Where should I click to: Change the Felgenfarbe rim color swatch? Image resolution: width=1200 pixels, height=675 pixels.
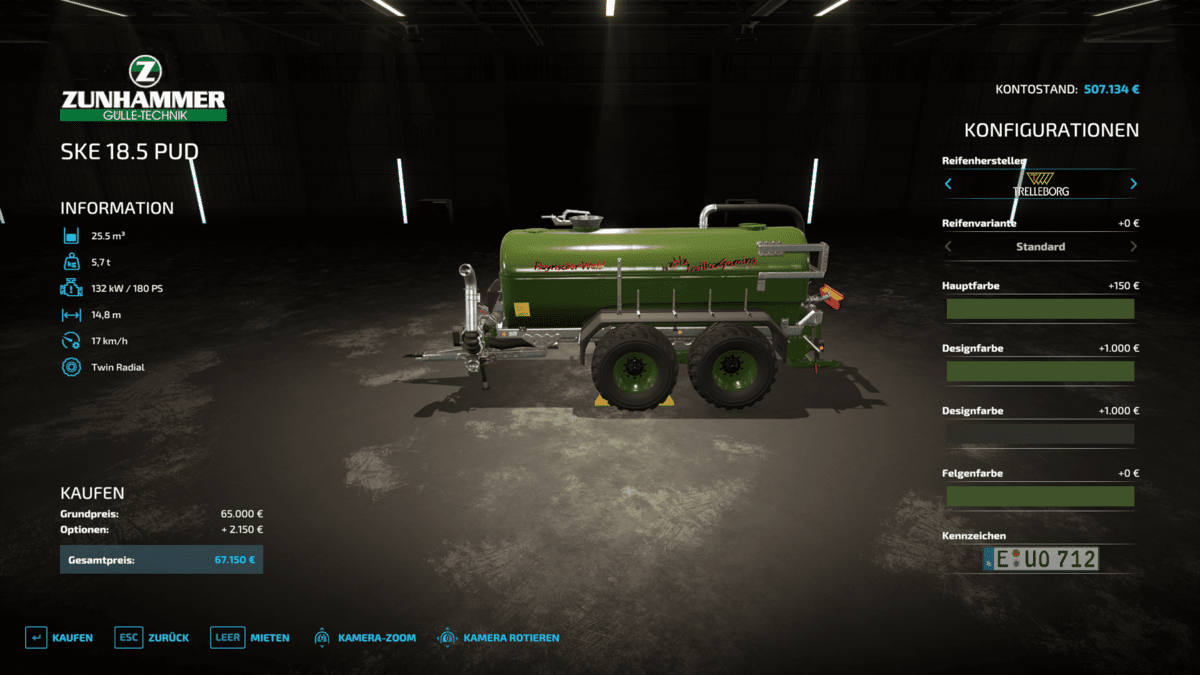pyautogui.click(x=1040, y=496)
